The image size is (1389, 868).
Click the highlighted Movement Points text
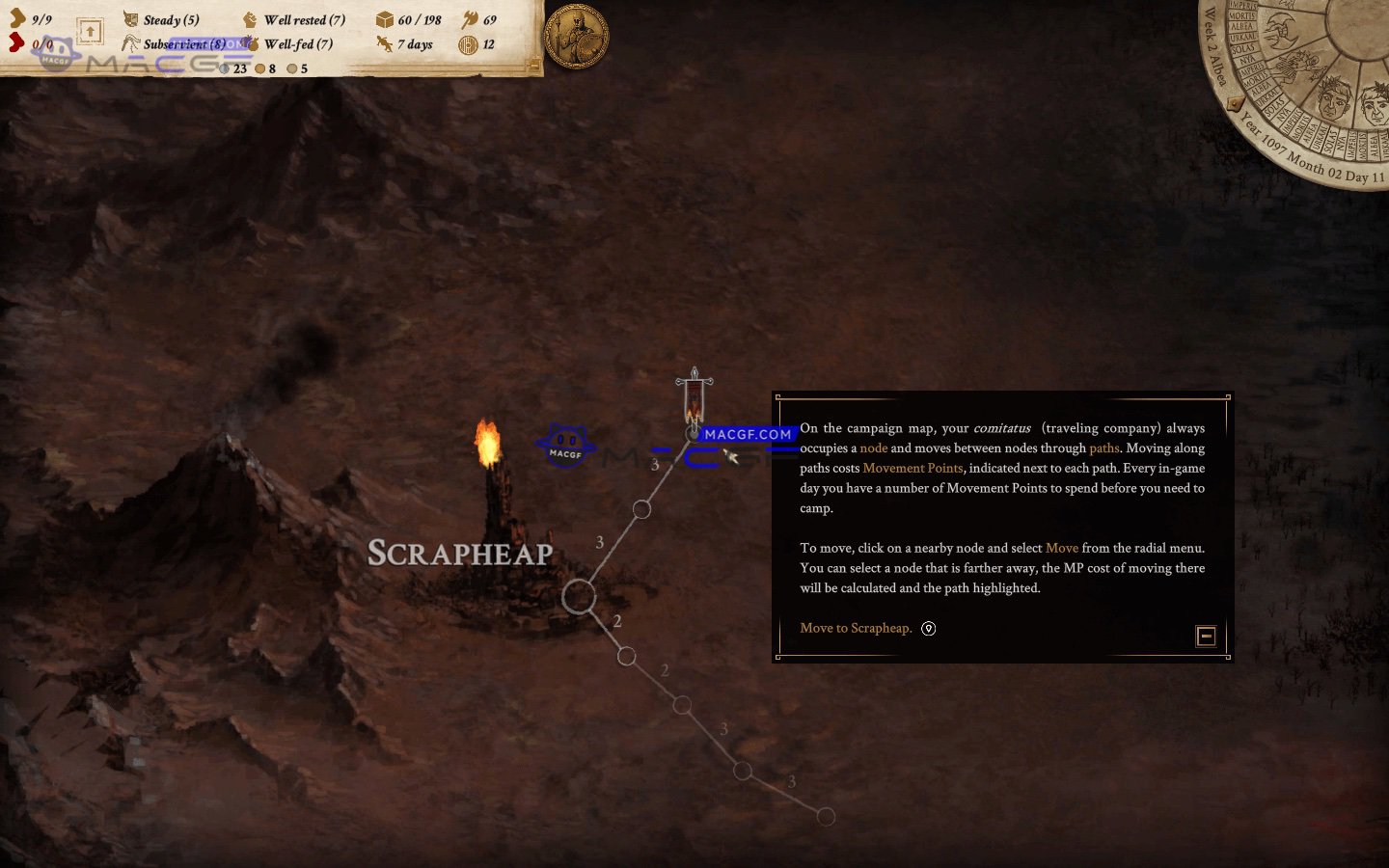(x=912, y=468)
